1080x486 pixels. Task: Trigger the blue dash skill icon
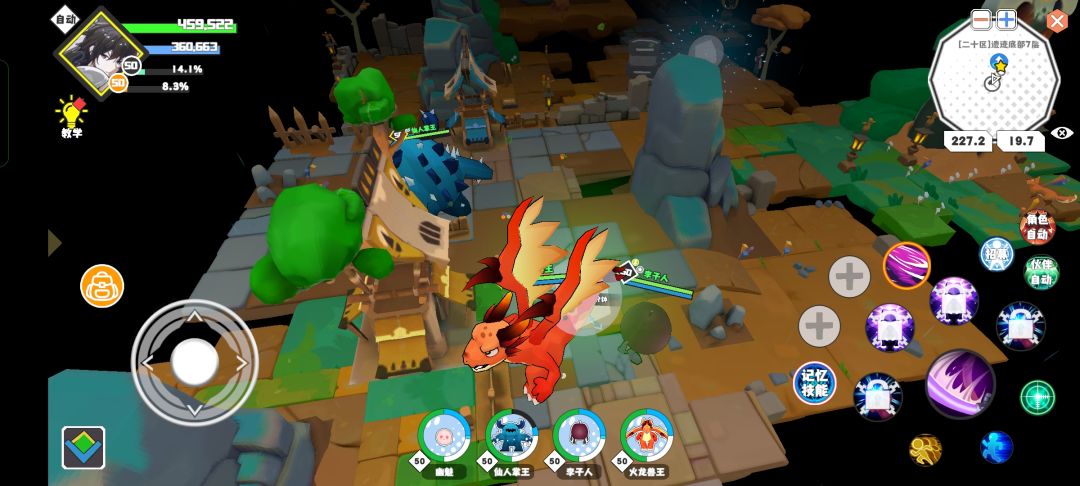tap(996, 447)
